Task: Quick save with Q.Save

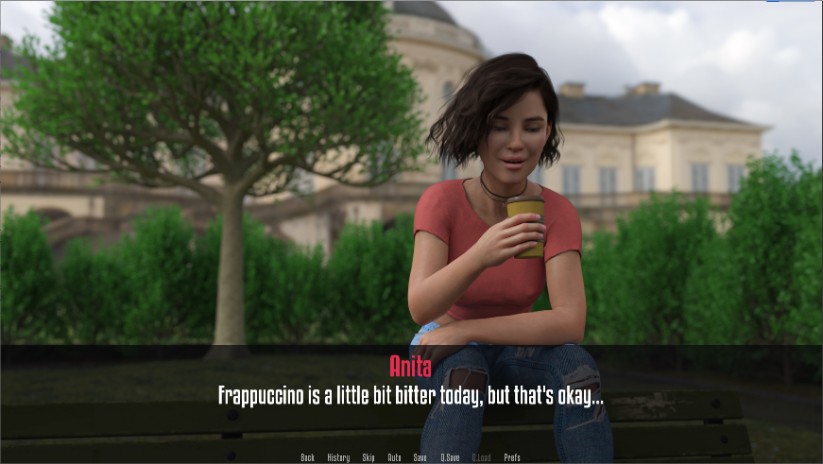Action: click(x=449, y=457)
